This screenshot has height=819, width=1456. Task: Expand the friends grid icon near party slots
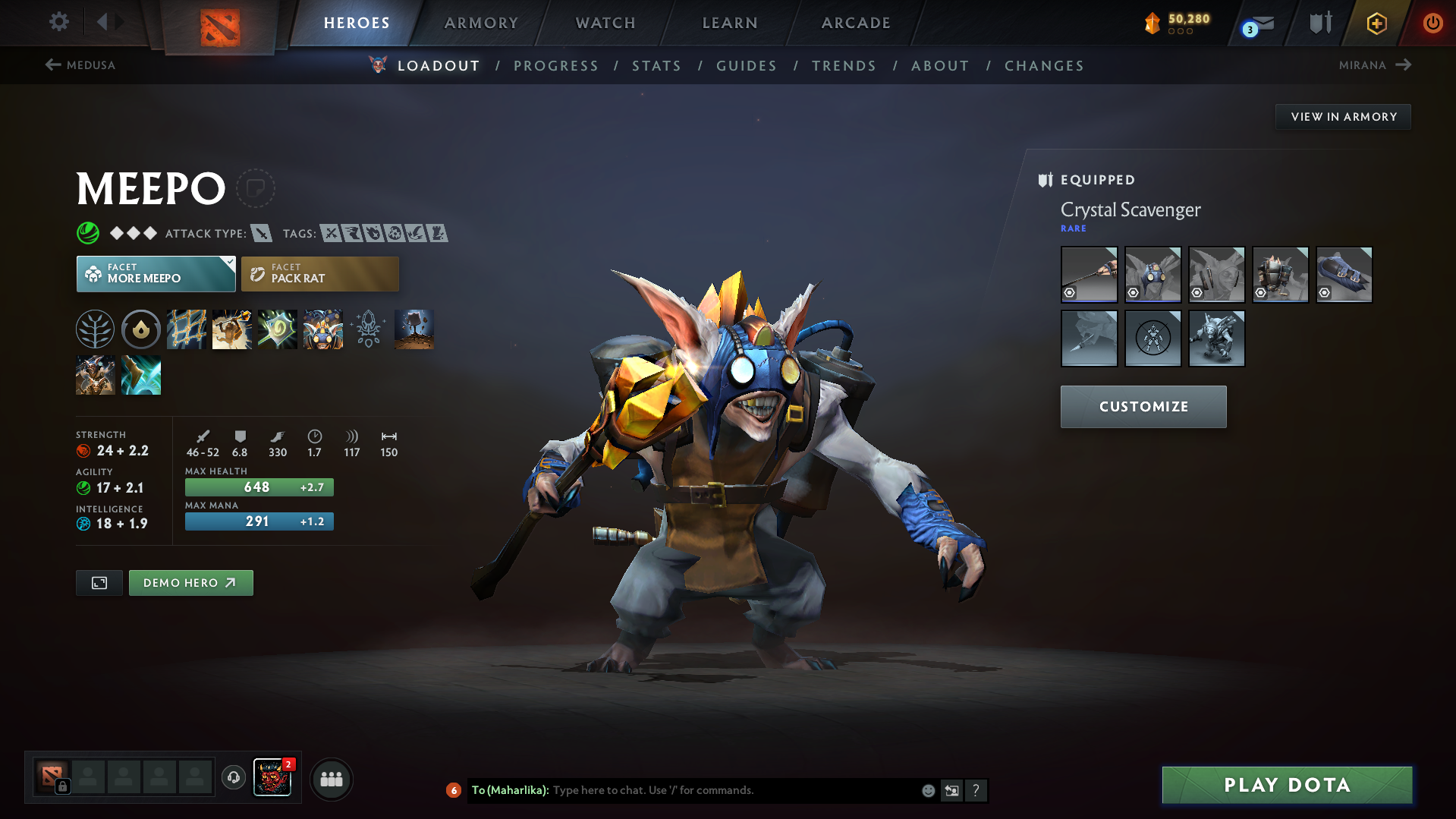coord(331,779)
